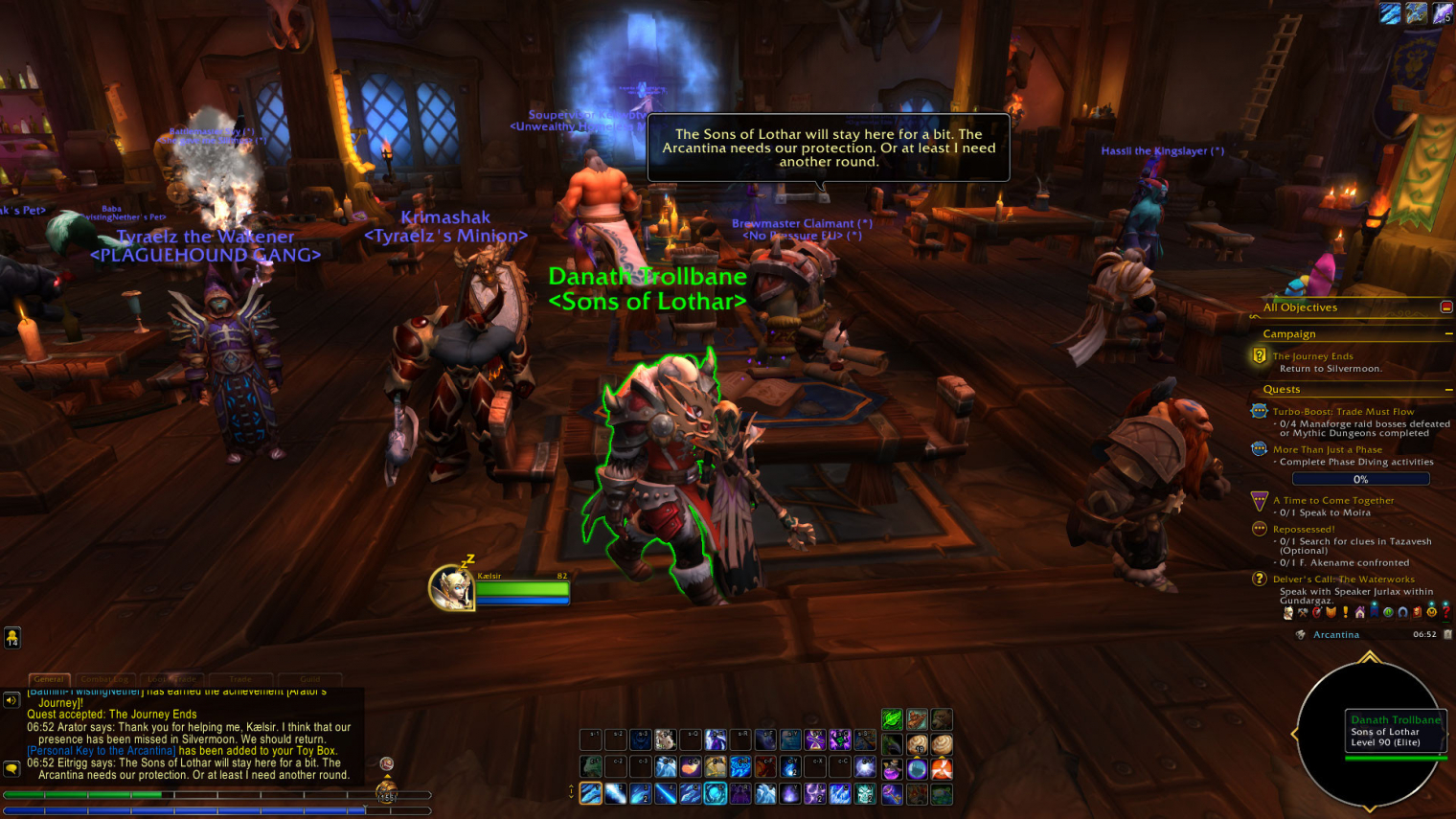This screenshot has width=1456, height=819.
Task: Open the Guild chat tab
Action: click(309, 679)
